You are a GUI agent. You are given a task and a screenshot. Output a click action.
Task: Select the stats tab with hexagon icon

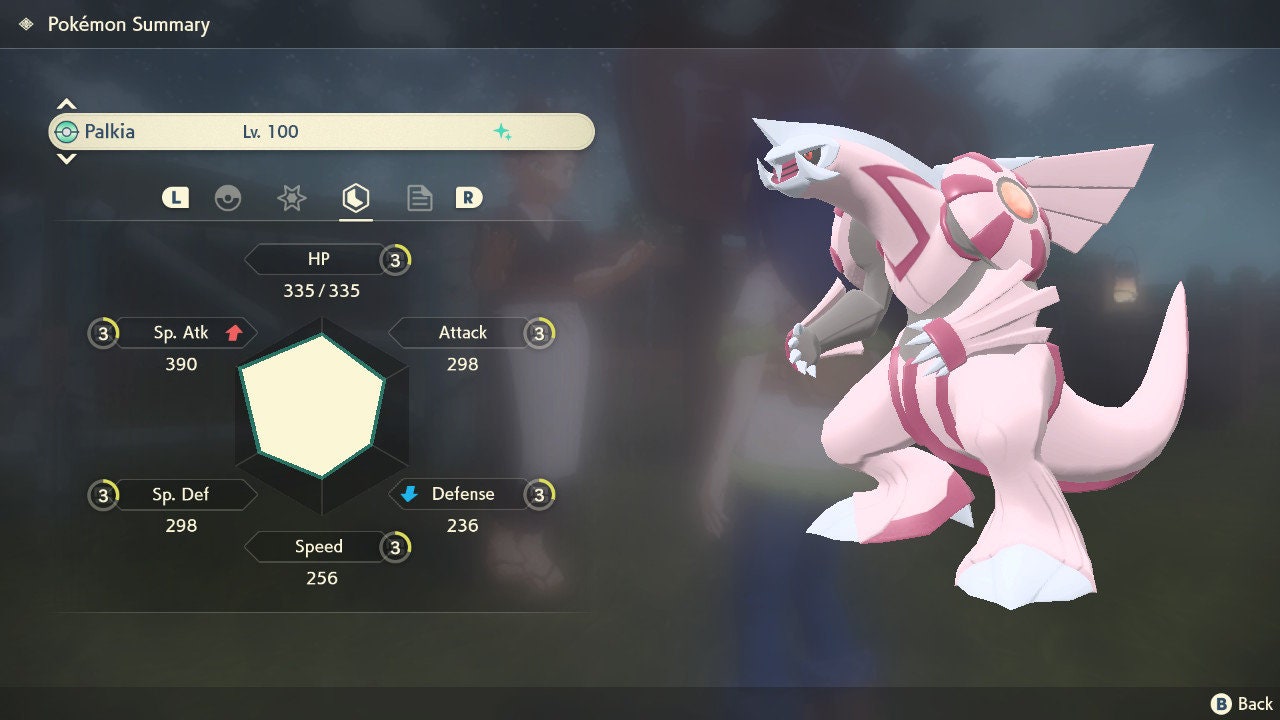coord(355,198)
